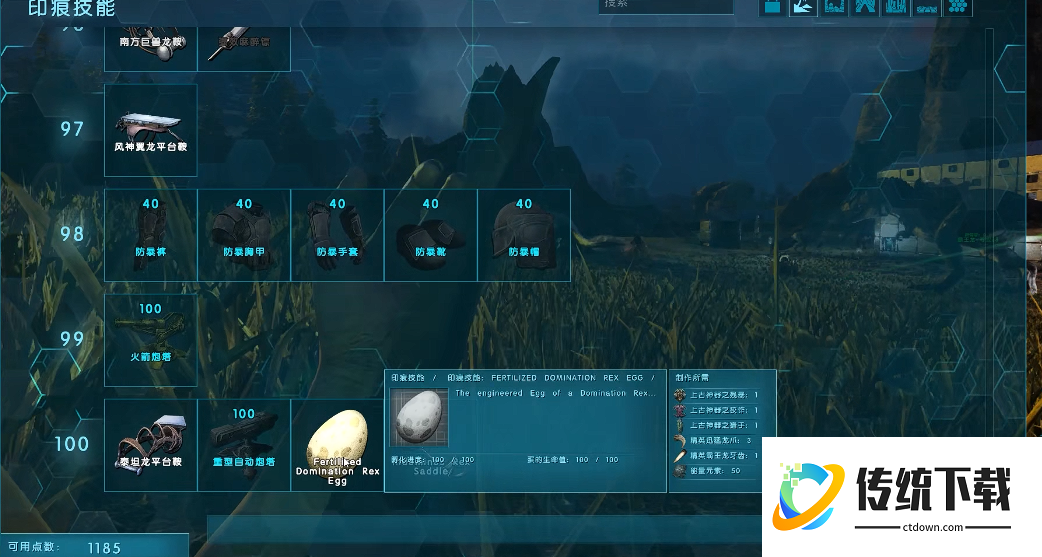Select the 风神翼龙平台鞍 engram
The height and width of the screenshot is (557, 1042).
click(151, 130)
